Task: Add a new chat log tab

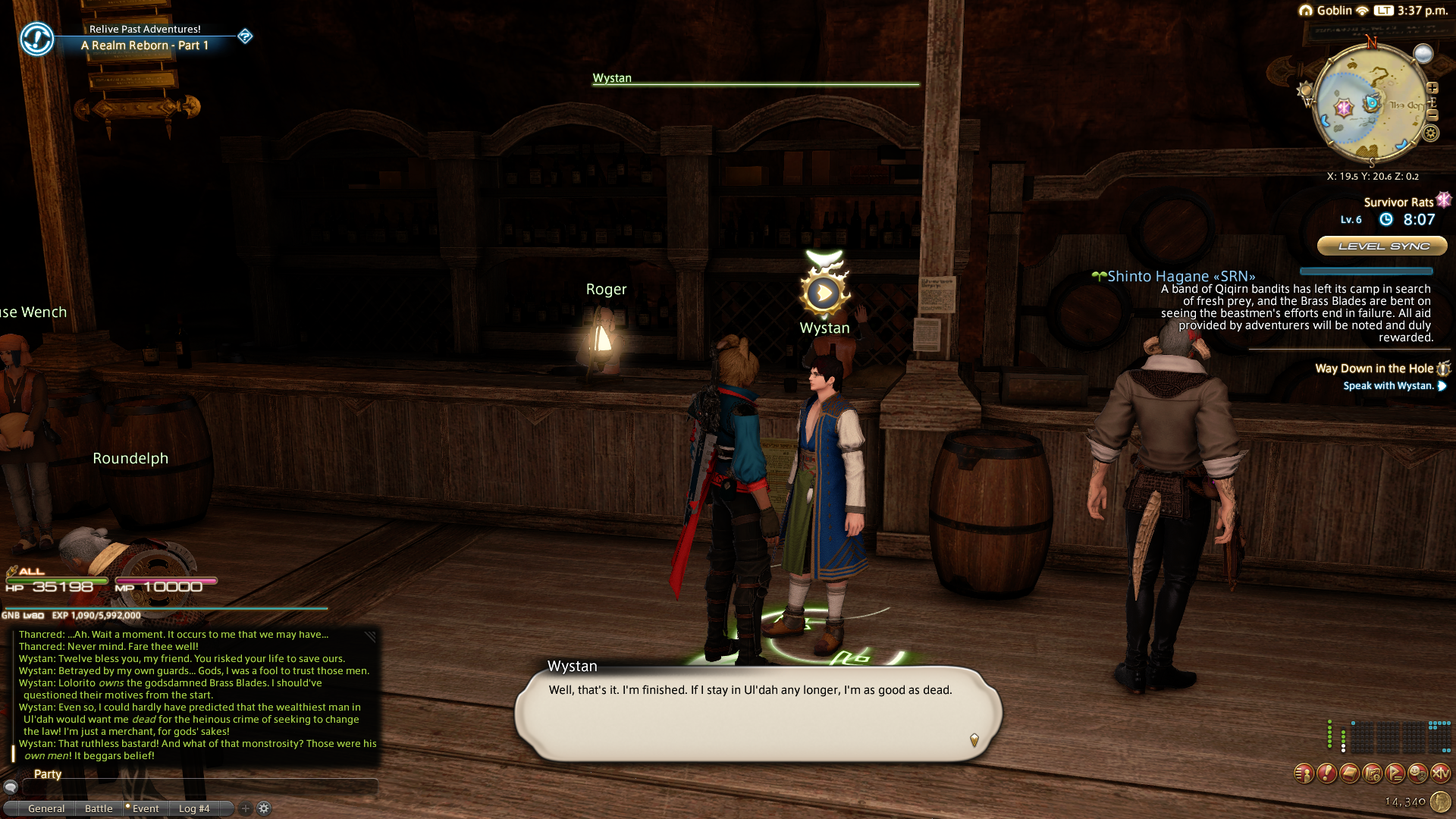Action: (245, 808)
